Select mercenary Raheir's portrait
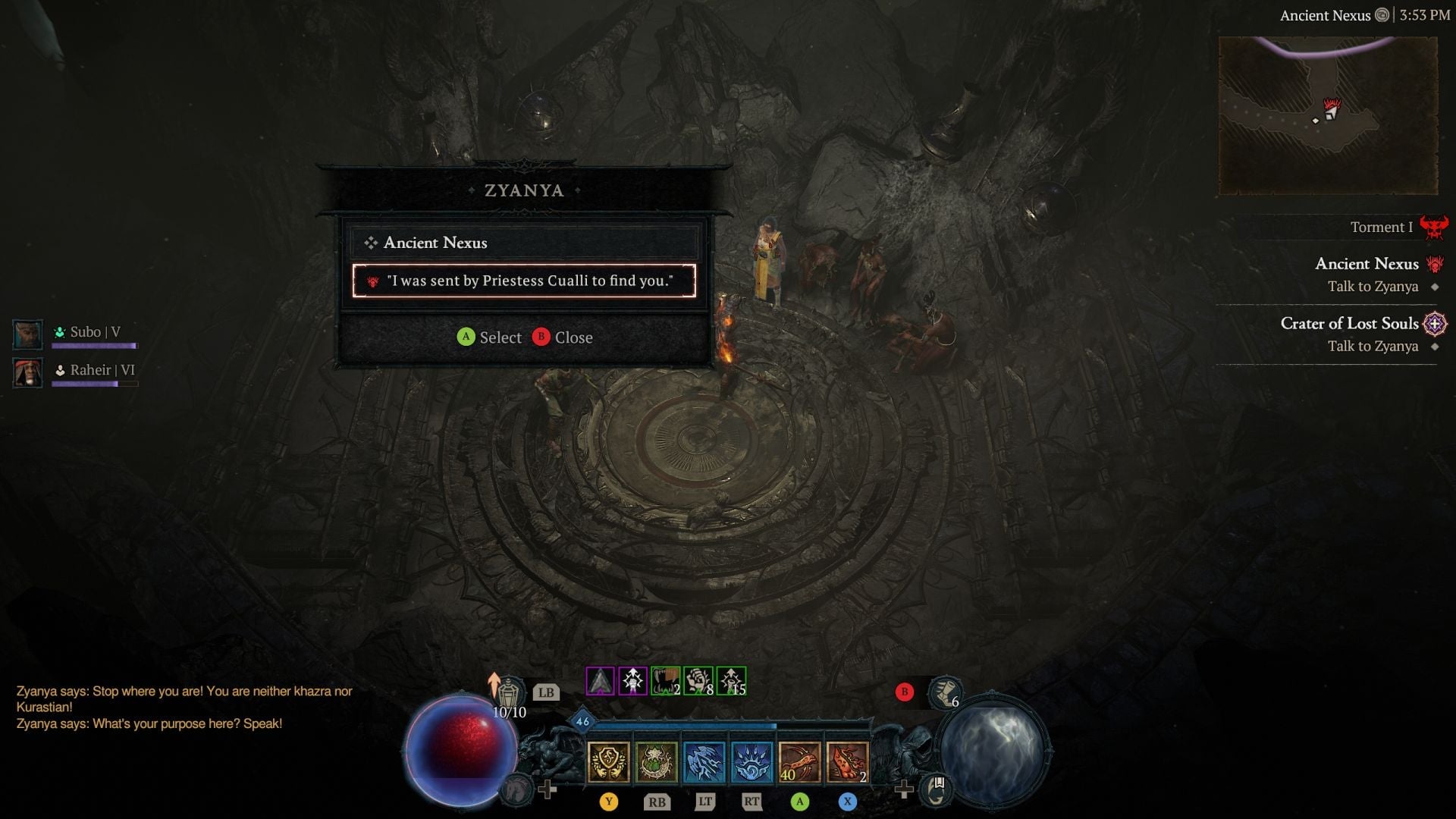This screenshot has height=819, width=1456. click(28, 372)
